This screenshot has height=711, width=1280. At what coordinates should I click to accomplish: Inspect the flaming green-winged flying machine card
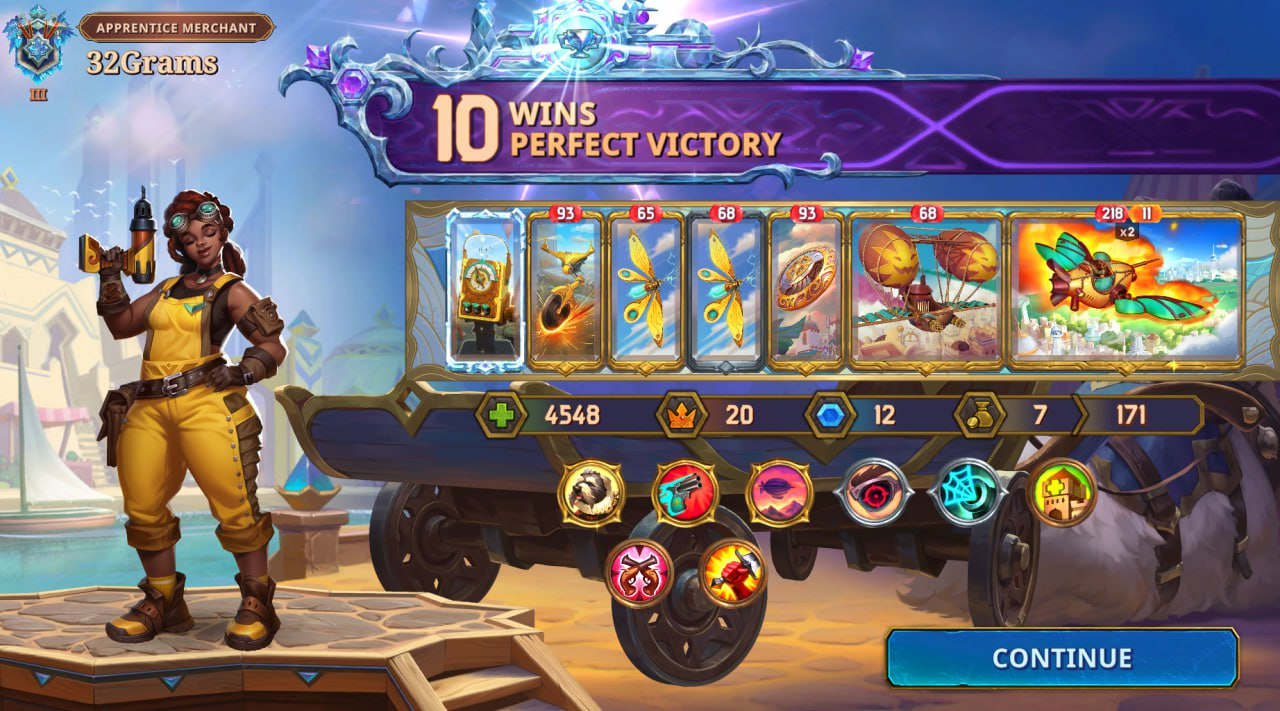(1126, 290)
